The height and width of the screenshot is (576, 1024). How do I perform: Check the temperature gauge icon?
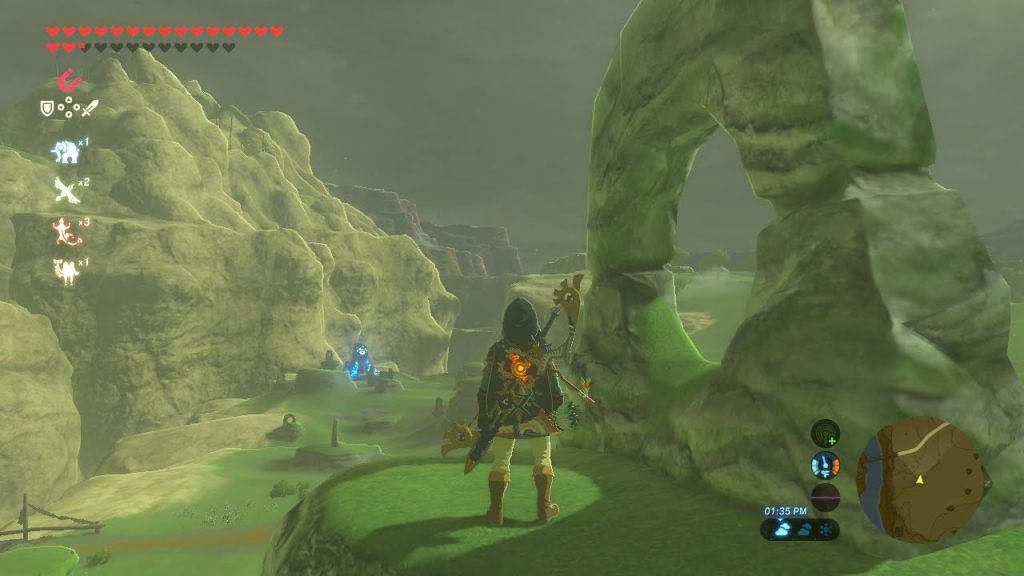(x=825, y=465)
